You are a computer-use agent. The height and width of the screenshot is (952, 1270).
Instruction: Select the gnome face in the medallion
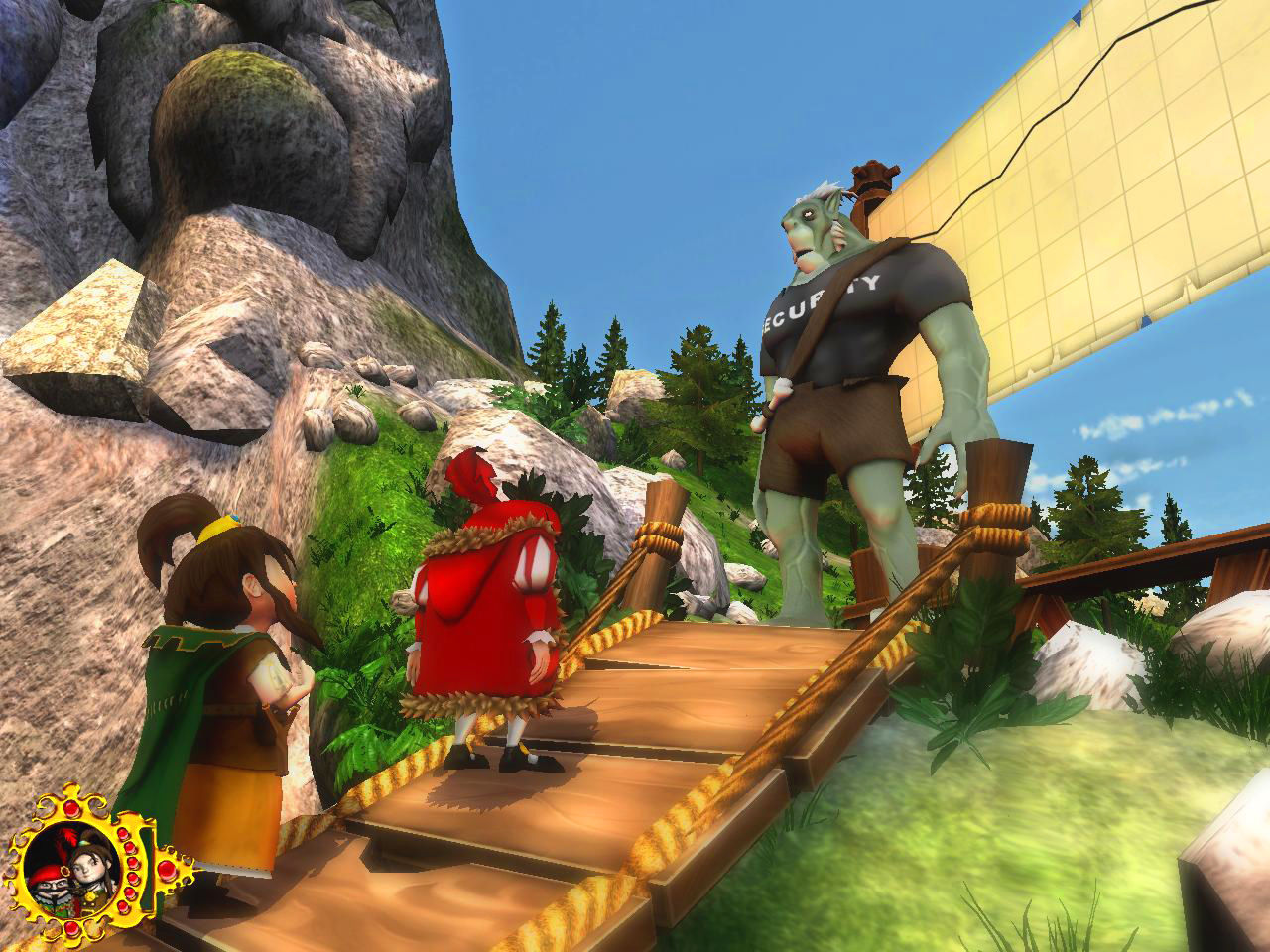[54, 884]
